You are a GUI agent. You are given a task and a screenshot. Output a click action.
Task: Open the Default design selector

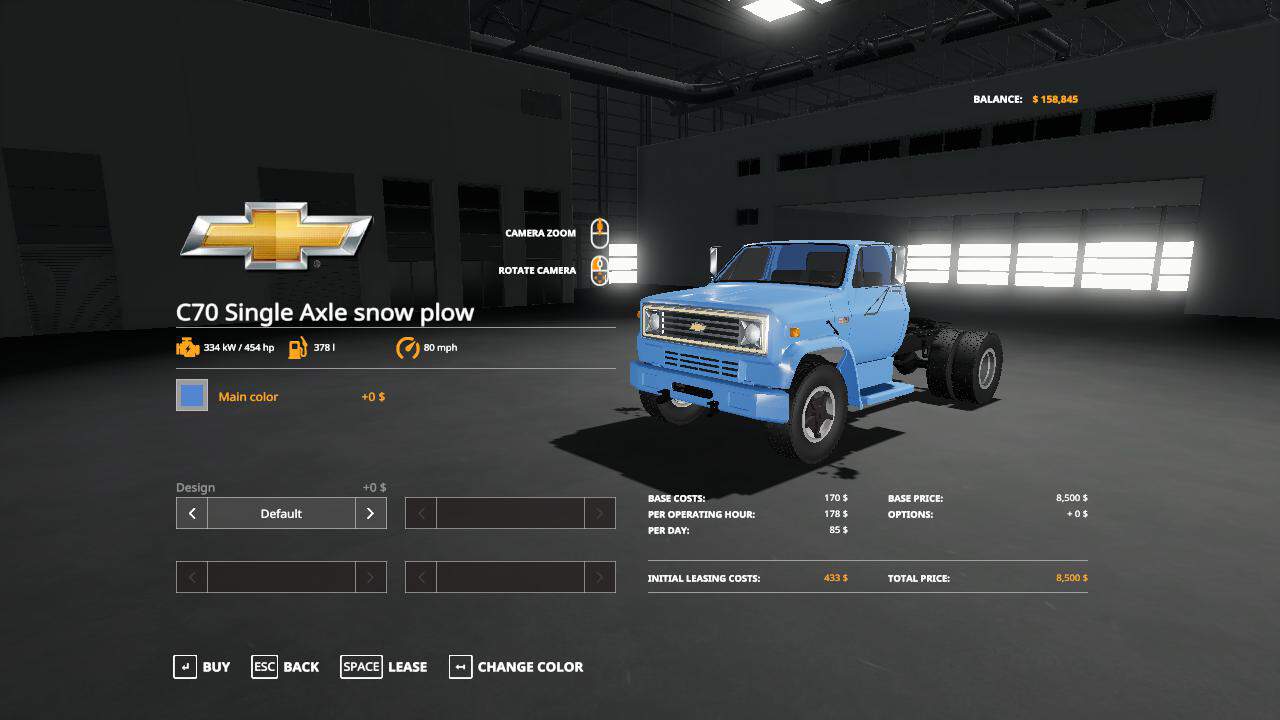tap(280, 513)
